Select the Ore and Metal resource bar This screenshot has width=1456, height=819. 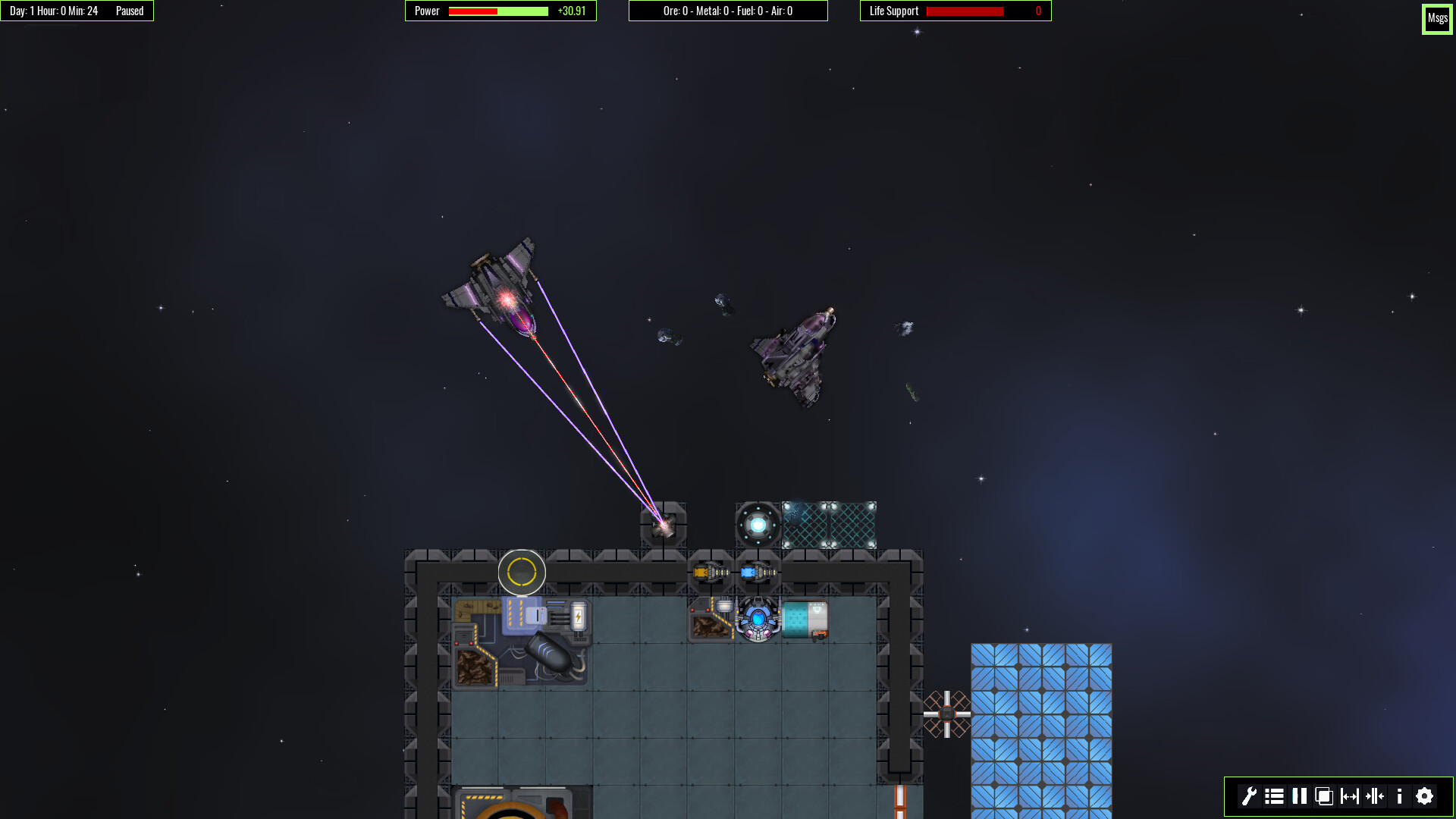(728, 11)
